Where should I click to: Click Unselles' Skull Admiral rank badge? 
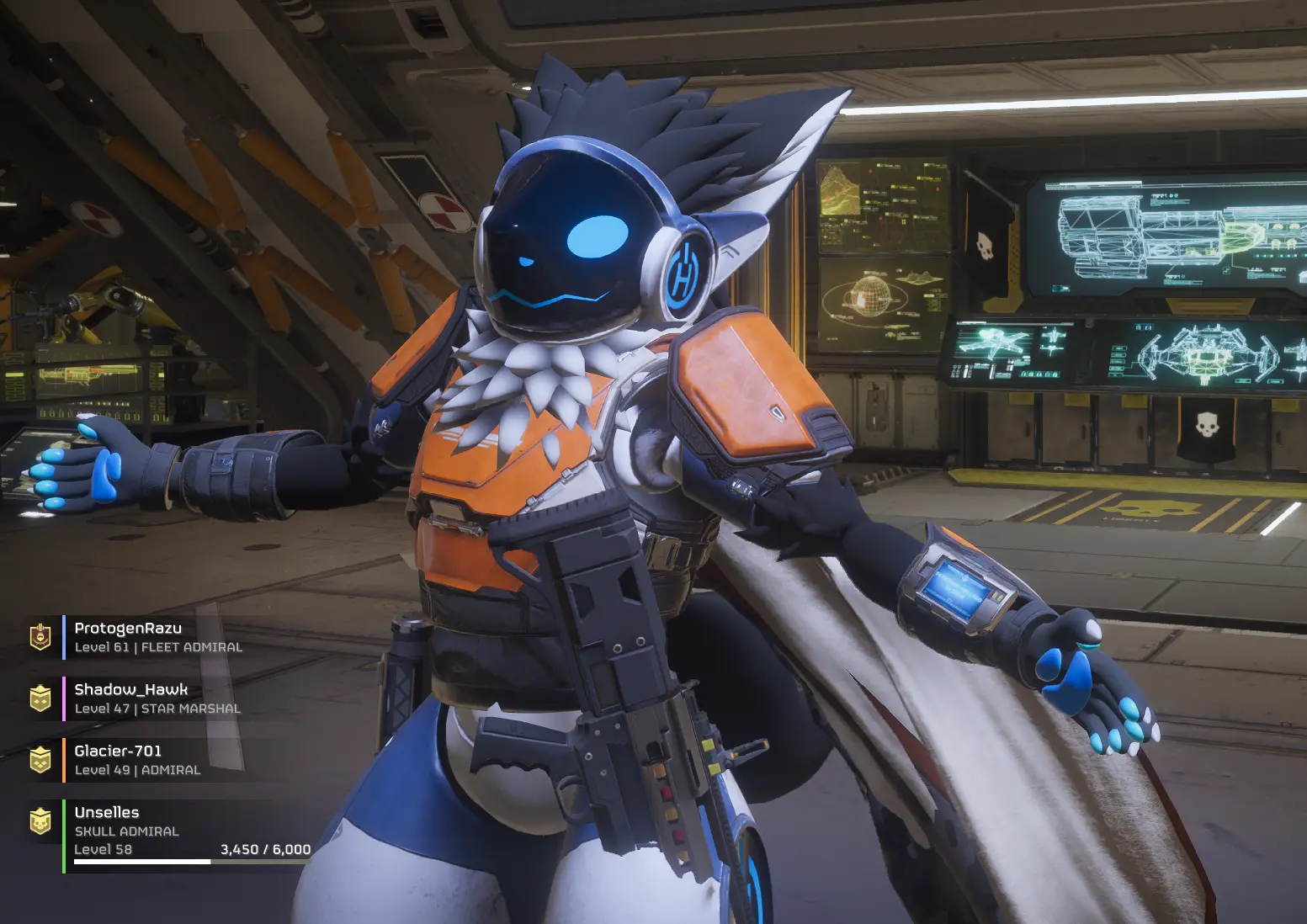tap(40, 821)
